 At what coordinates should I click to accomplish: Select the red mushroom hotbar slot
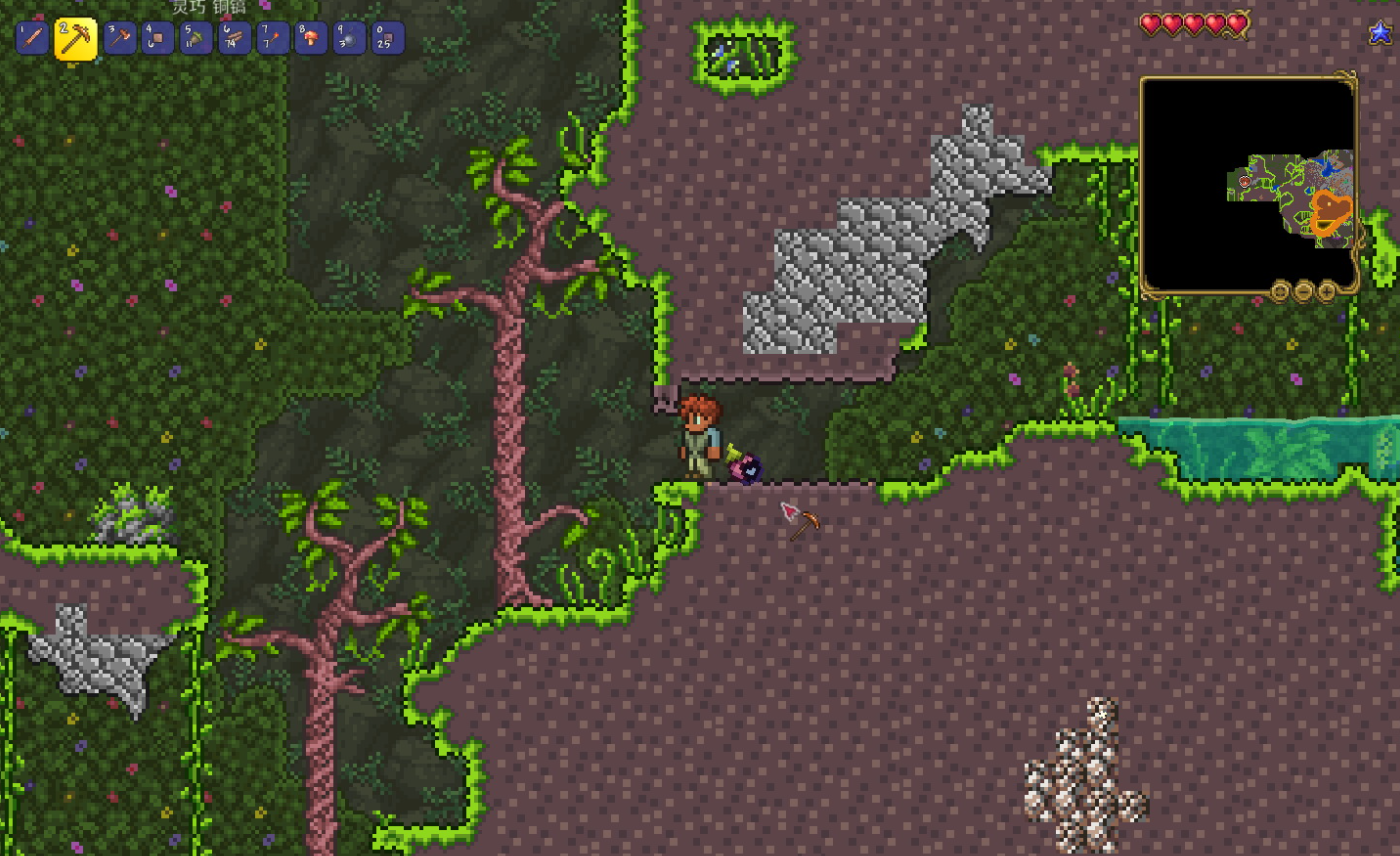pos(310,38)
